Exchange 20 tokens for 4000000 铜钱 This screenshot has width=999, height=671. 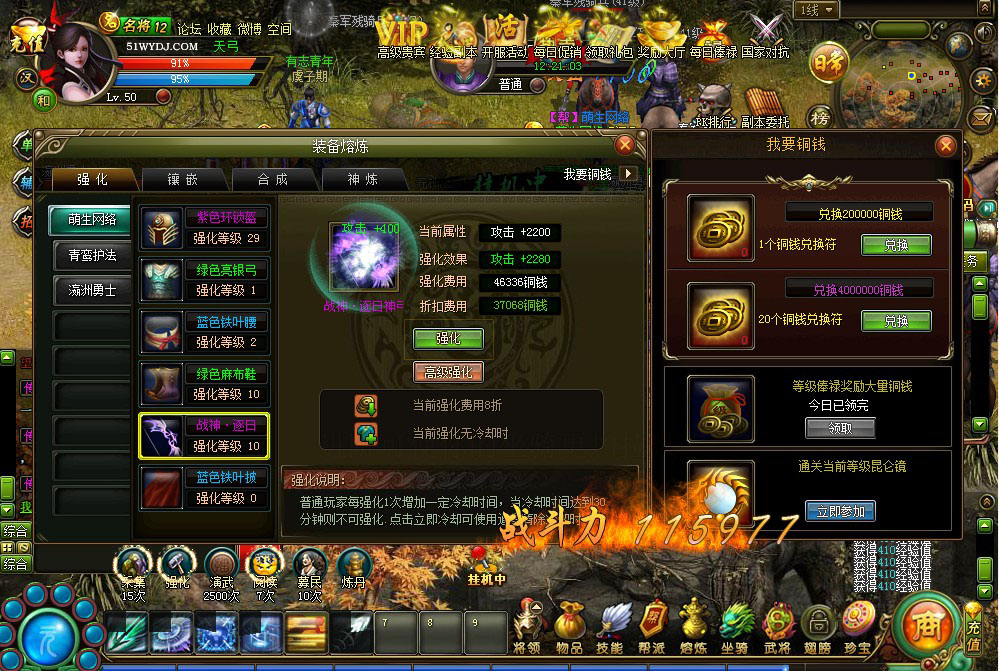click(894, 321)
